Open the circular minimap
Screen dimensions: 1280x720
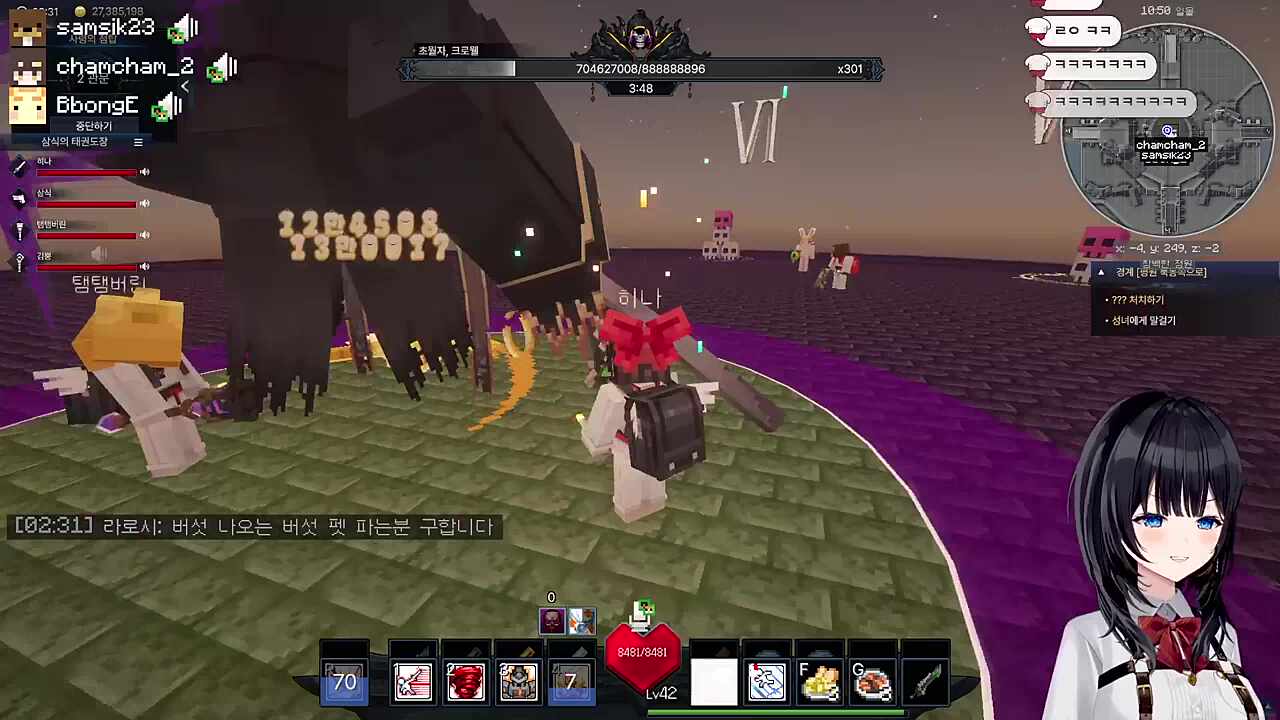(1166, 130)
